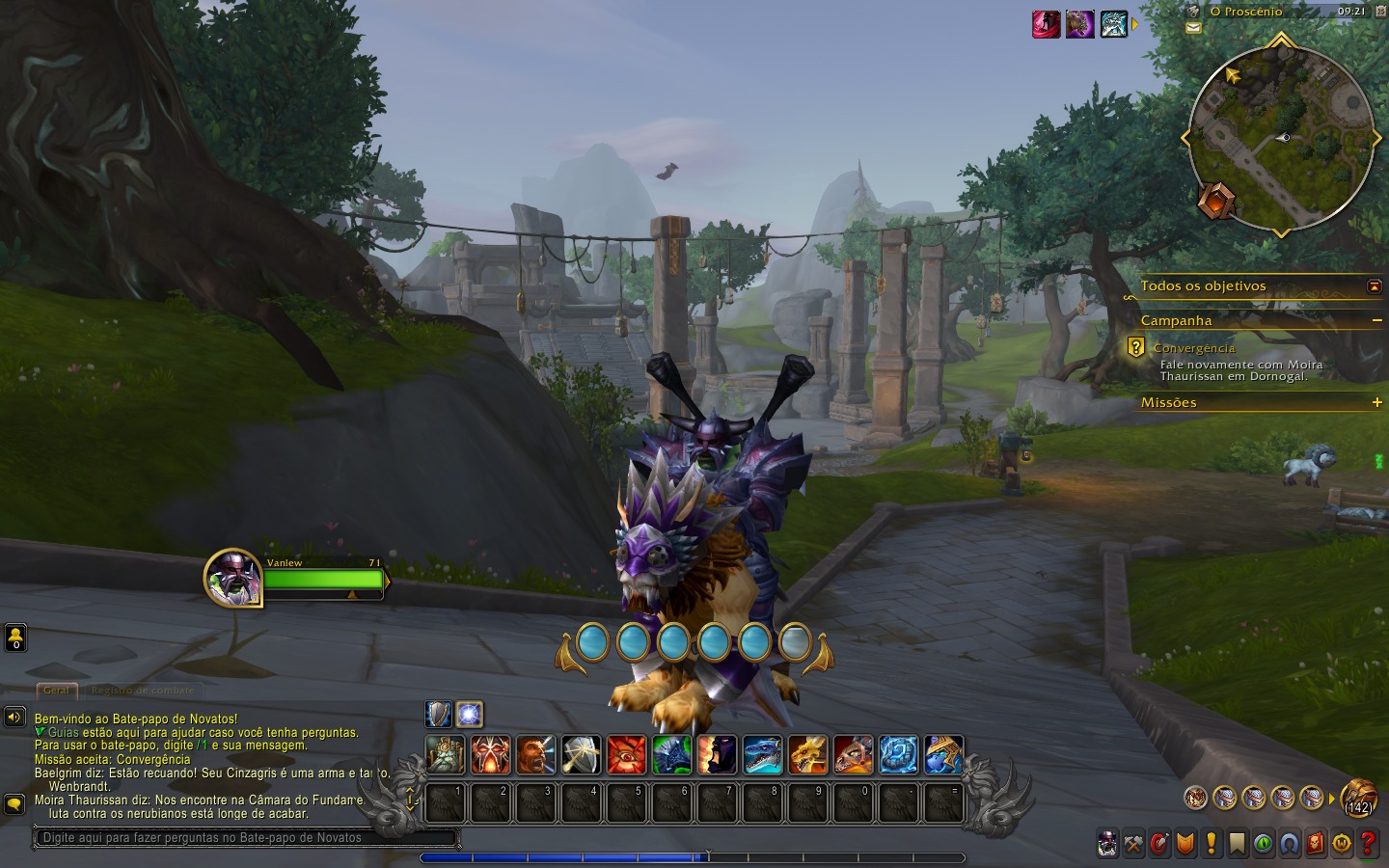Viewport: 1389px width, 868px height.
Task: Switch to the Registro de combate tab
Action: 143,691
